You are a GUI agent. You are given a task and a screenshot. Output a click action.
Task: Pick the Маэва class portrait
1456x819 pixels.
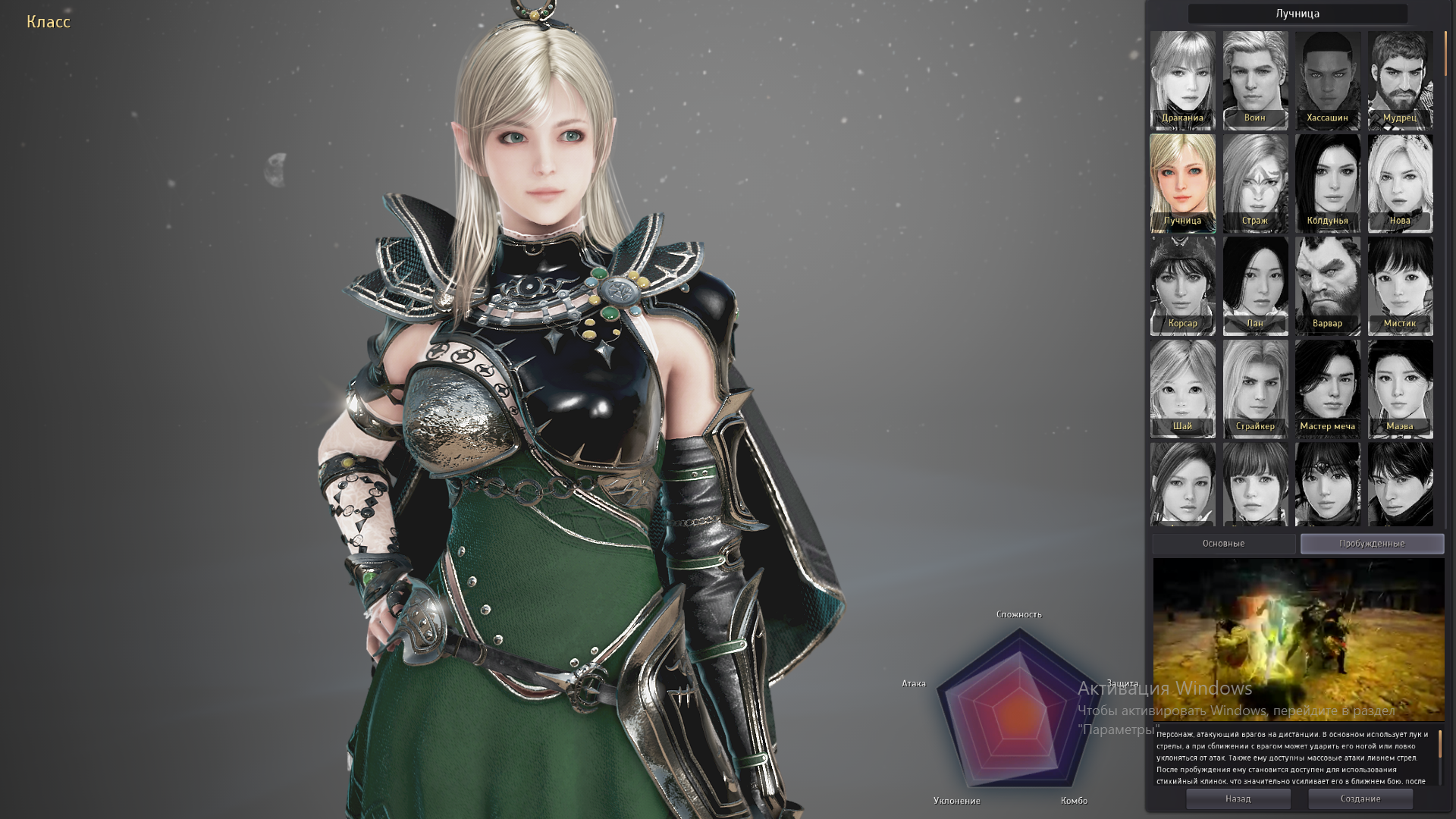pyautogui.click(x=1400, y=388)
